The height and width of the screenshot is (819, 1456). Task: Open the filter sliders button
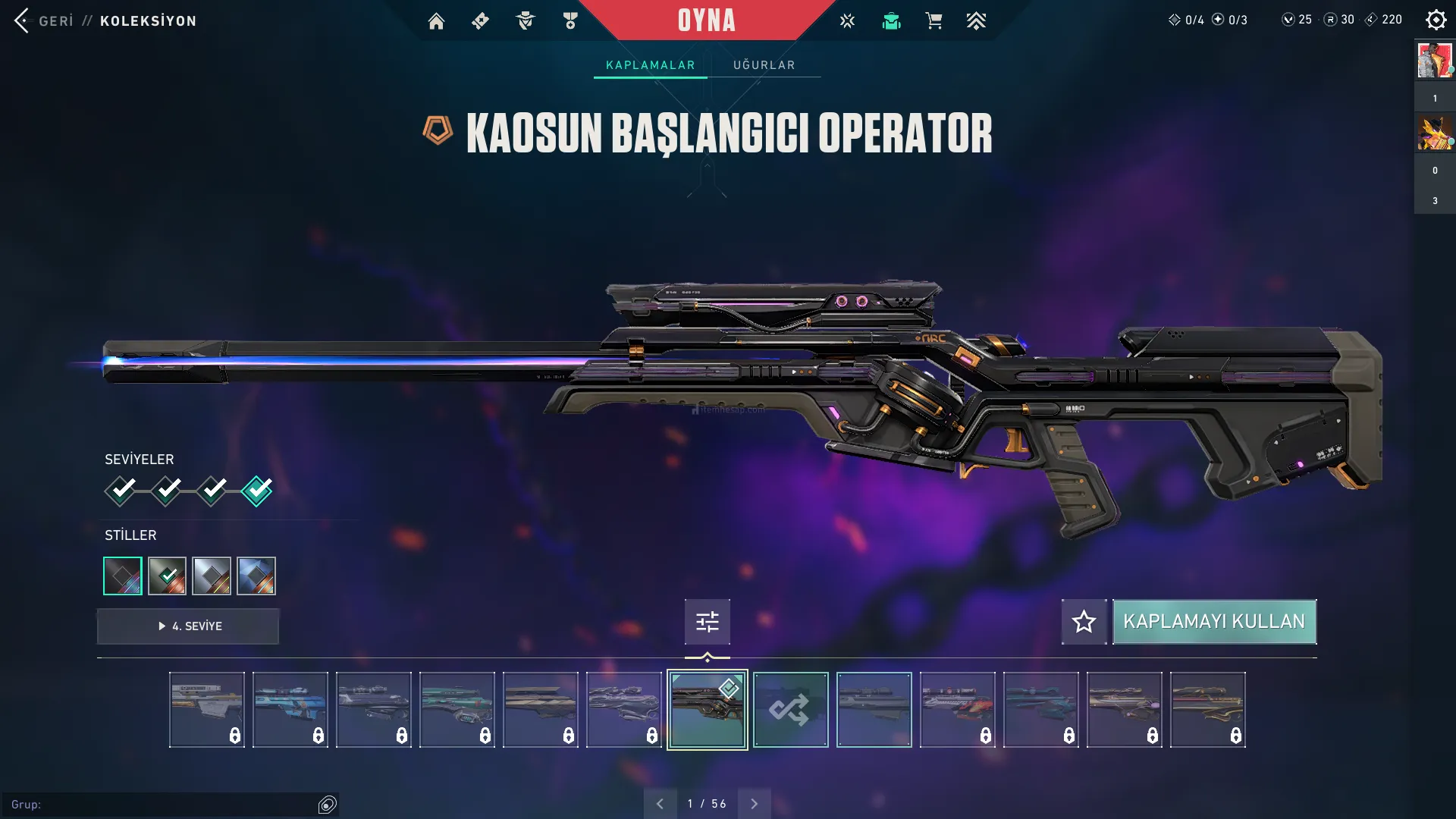click(x=707, y=622)
